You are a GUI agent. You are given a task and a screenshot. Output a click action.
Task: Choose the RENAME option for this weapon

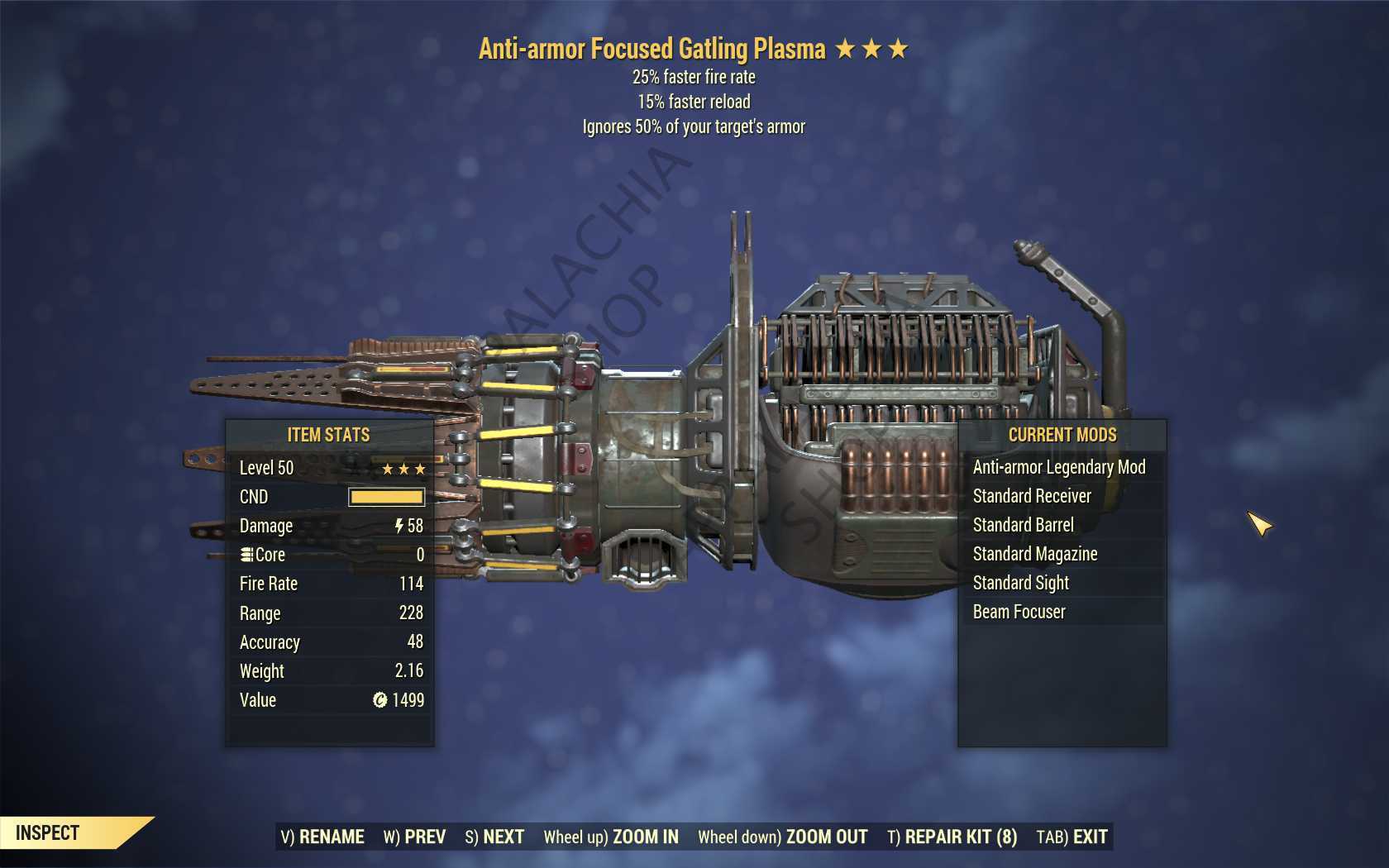[x=322, y=837]
